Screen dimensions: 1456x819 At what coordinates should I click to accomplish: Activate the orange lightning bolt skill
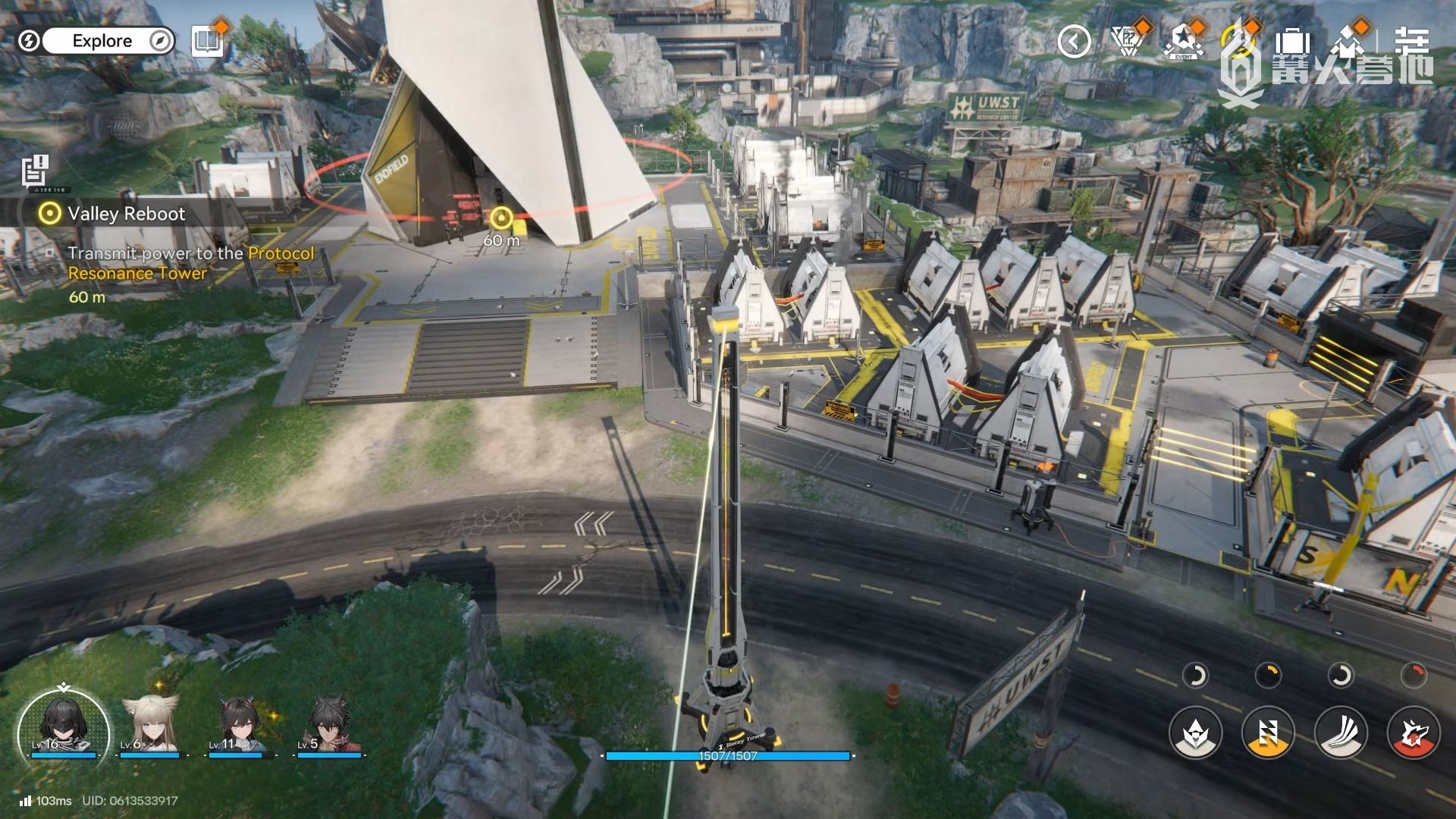click(1268, 733)
